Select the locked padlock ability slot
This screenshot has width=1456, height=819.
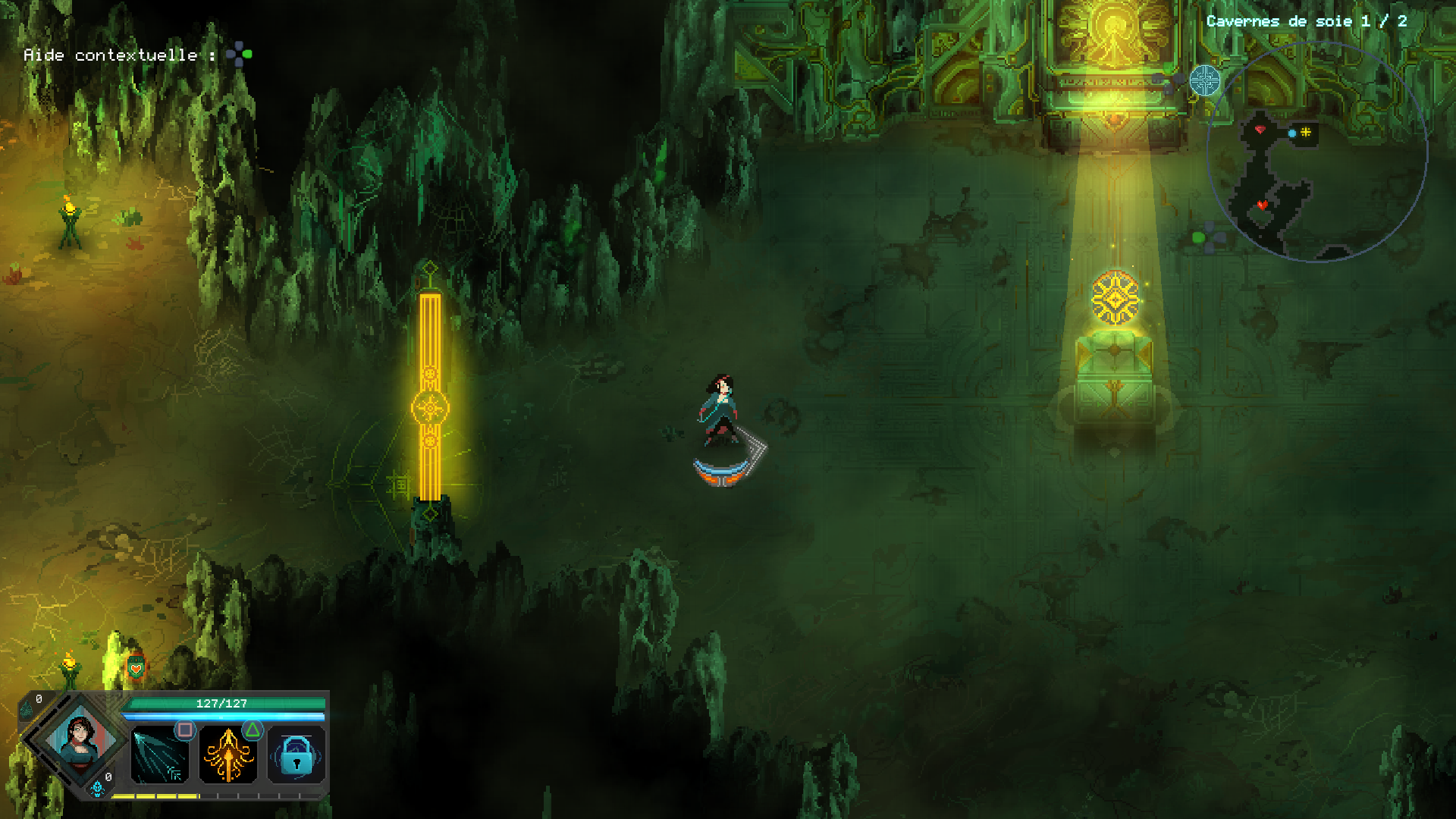click(x=297, y=755)
